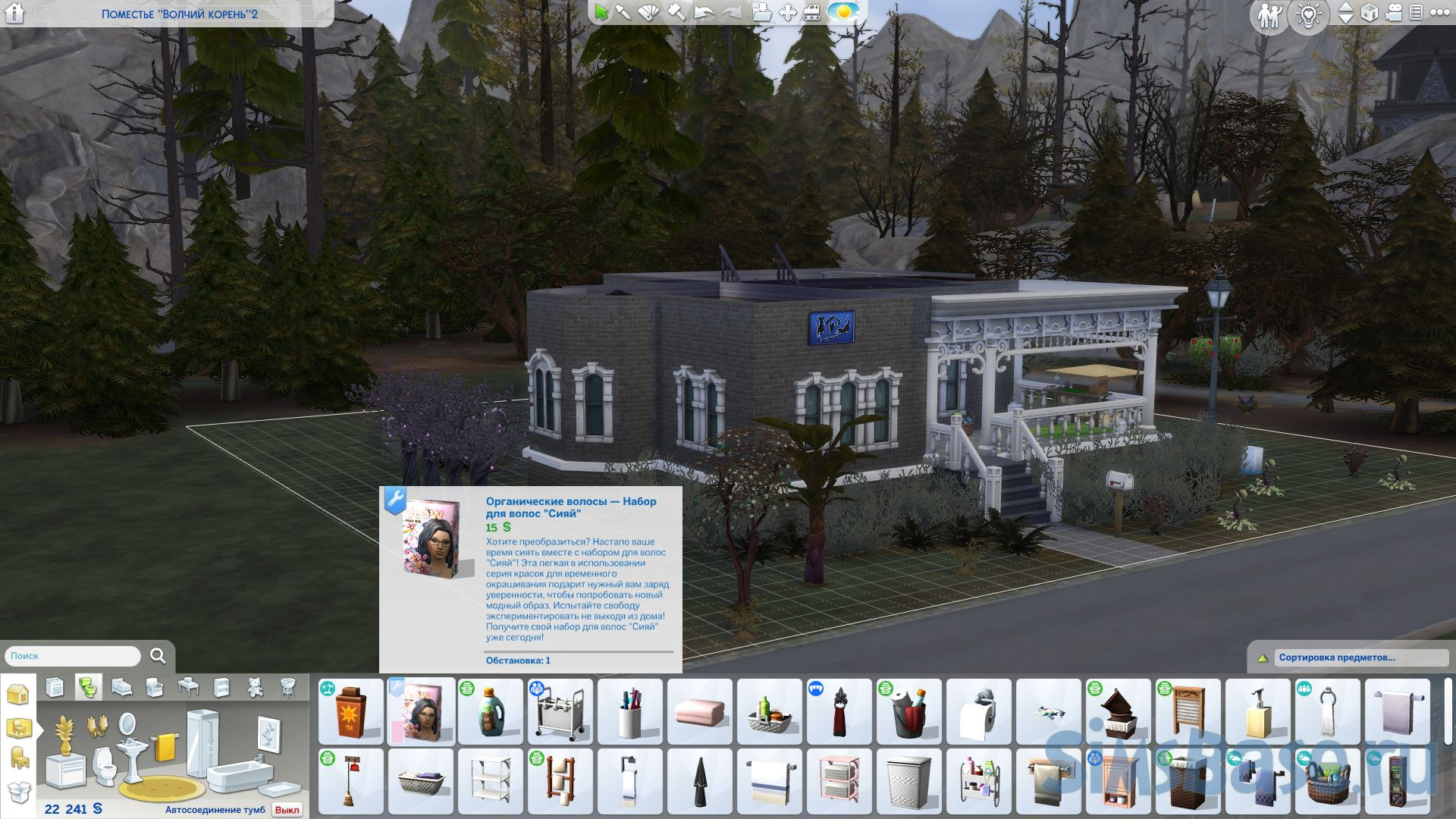Switch to the bedroom bed category tab
The image size is (1456, 819).
click(x=121, y=688)
